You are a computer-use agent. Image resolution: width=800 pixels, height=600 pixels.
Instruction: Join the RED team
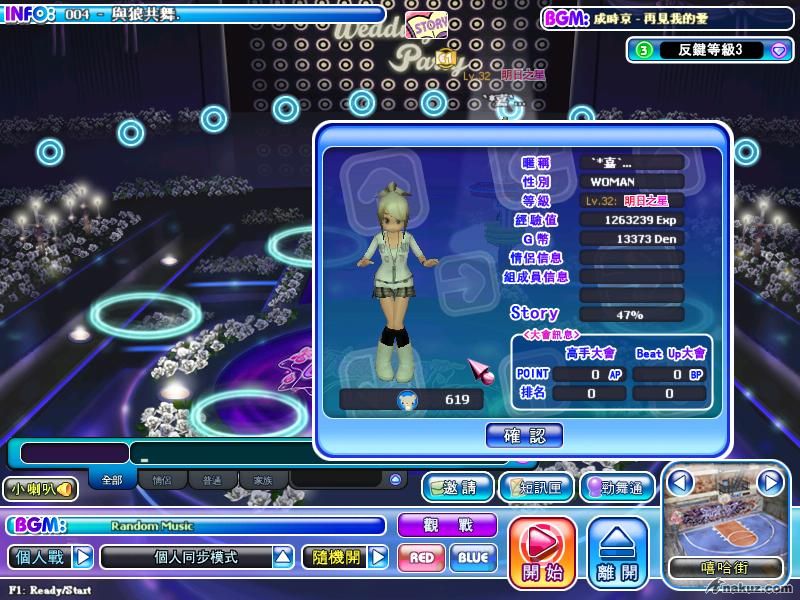coord(422,557)
